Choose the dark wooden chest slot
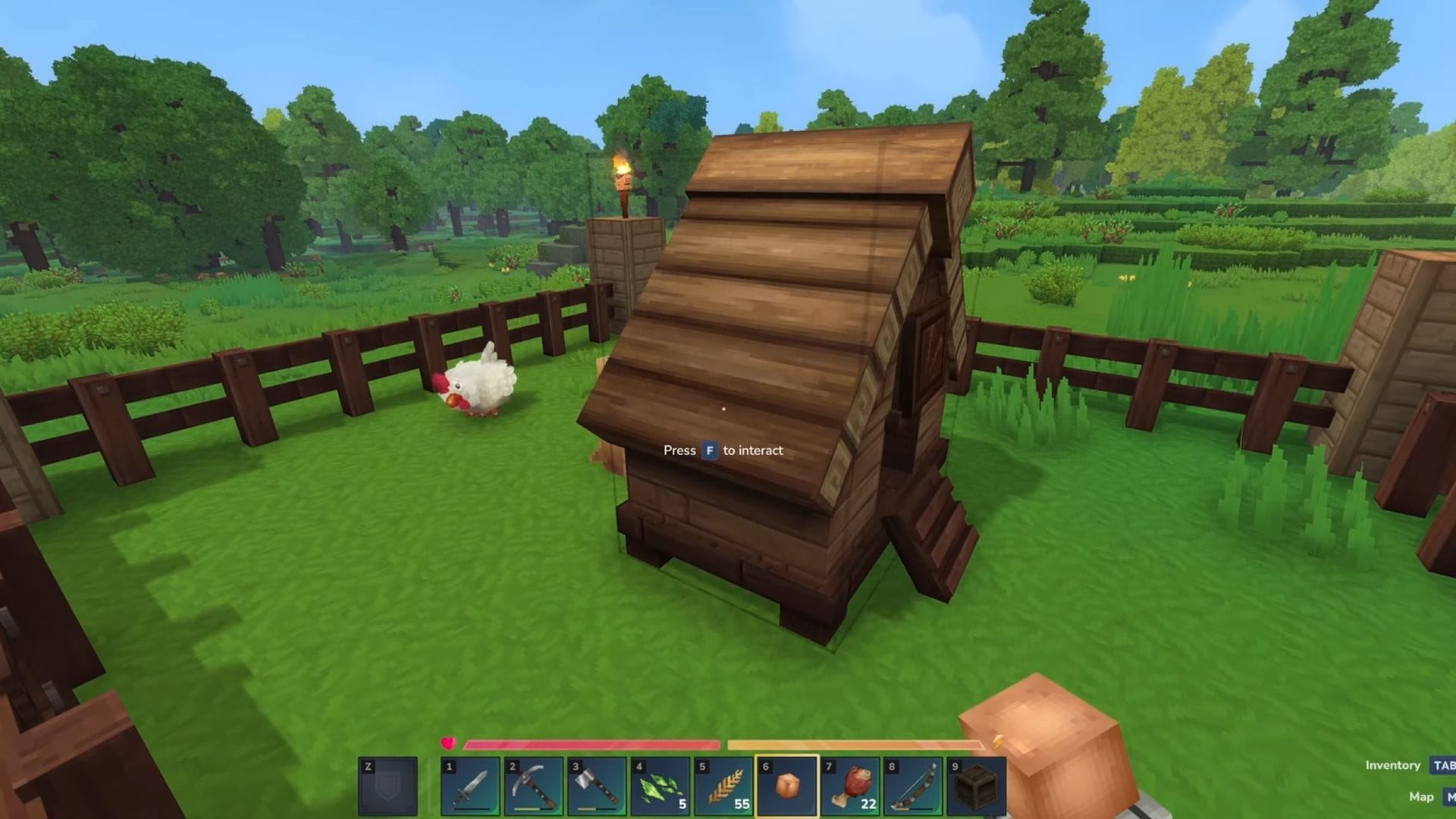Viewport: 1456px width, 819px height. [976, 787]
